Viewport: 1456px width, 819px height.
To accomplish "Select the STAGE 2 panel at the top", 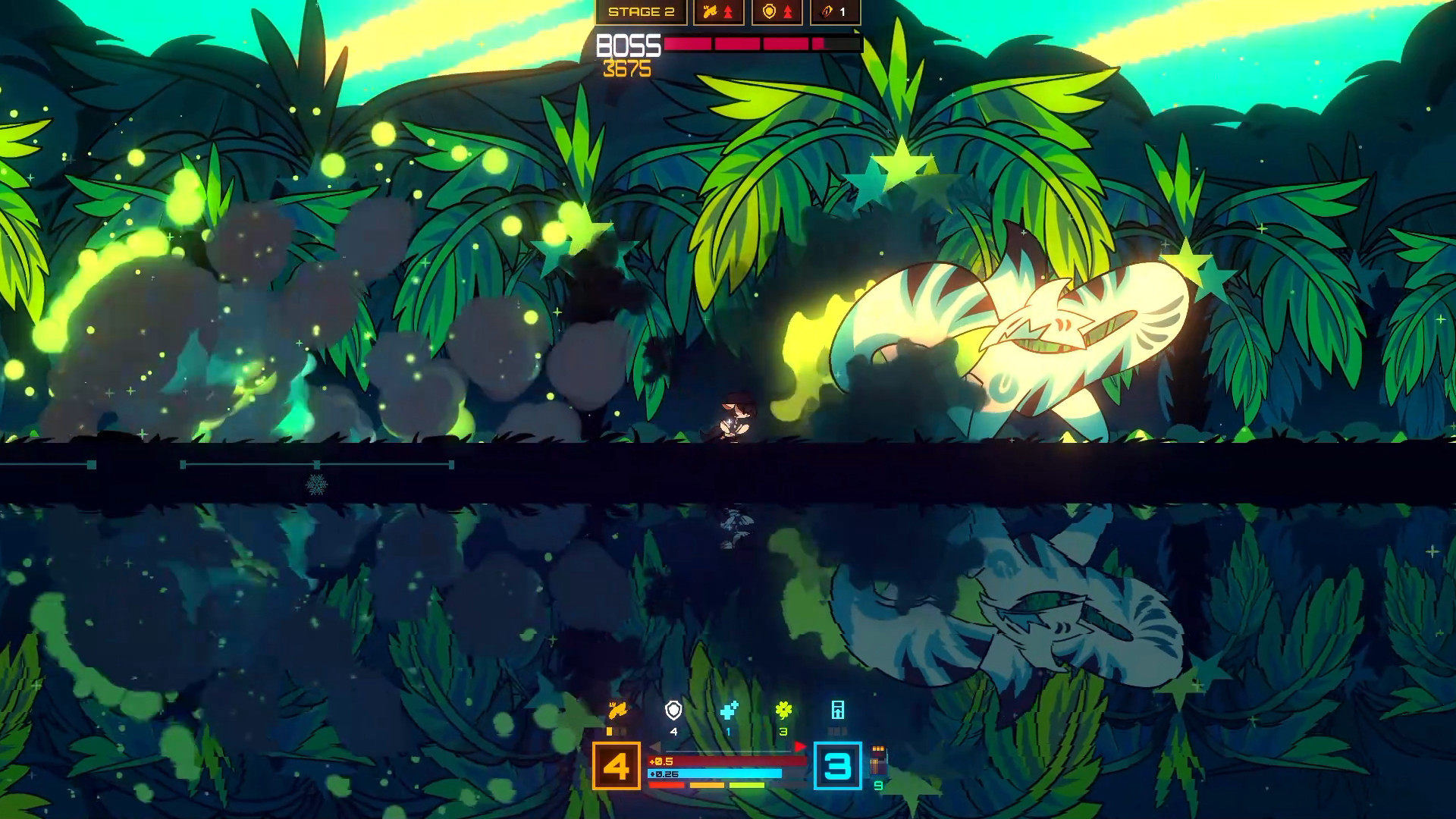I will (x=642, y=12).
